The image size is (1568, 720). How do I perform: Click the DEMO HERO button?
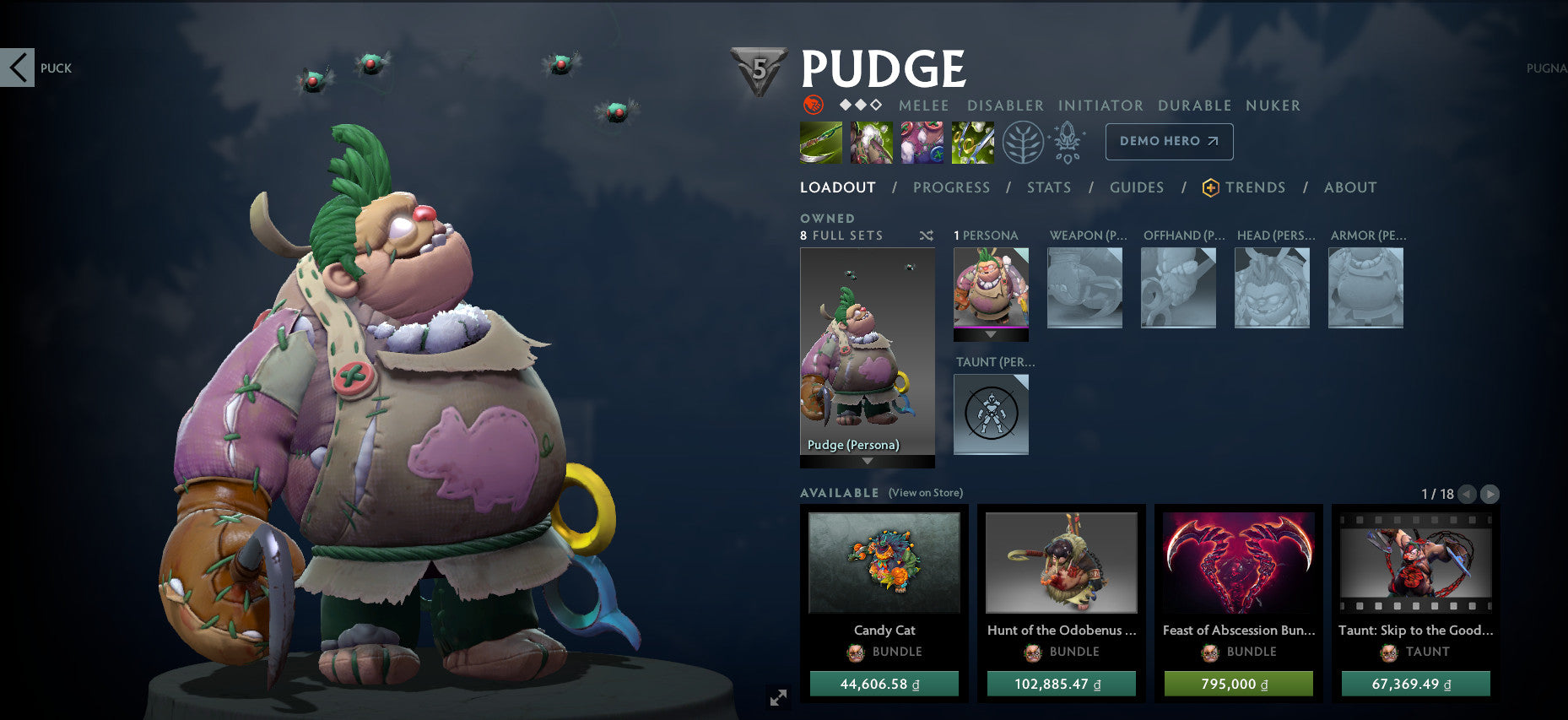click(1169, 141)
